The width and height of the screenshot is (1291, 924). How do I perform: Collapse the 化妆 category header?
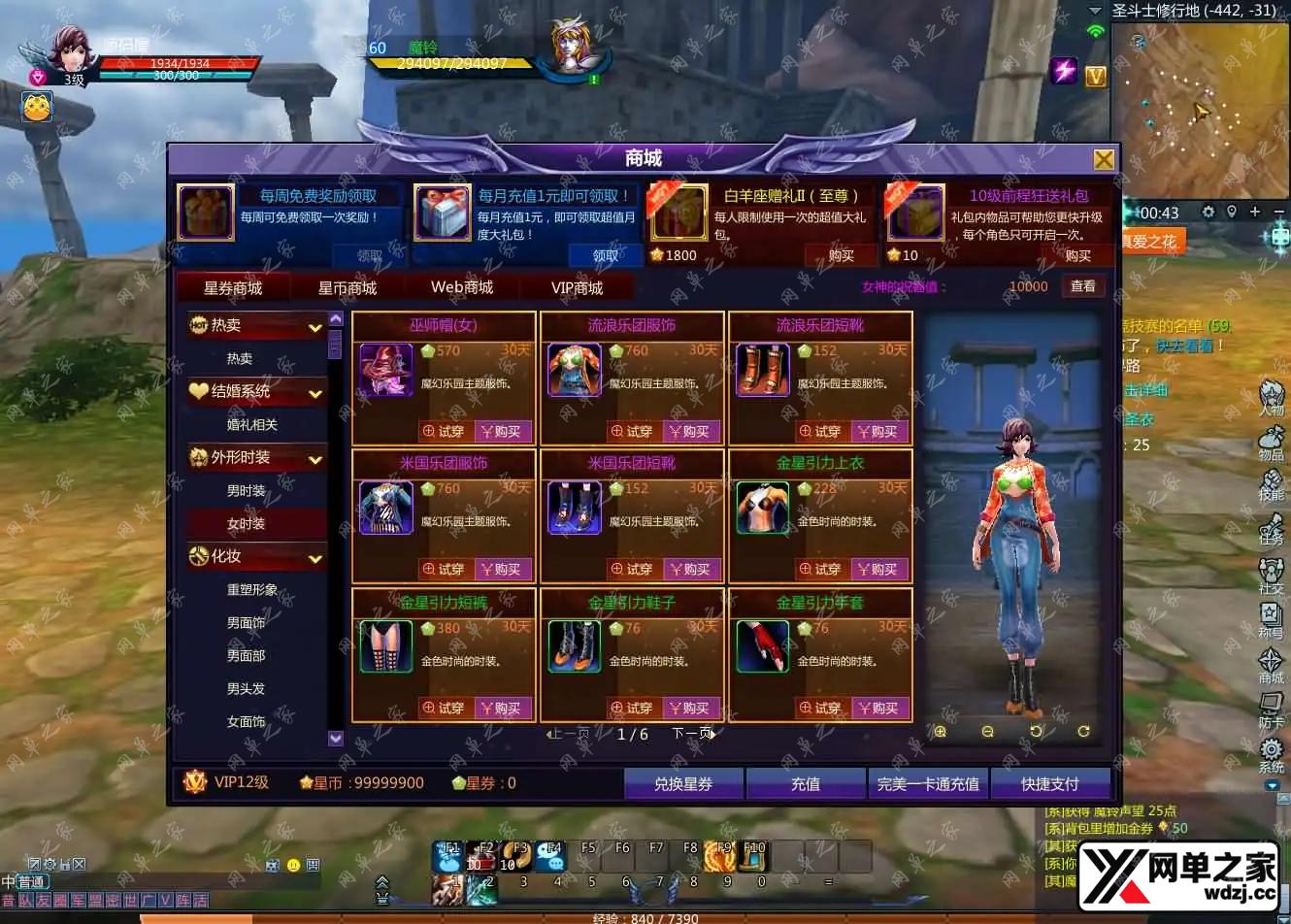pos(314,558)
